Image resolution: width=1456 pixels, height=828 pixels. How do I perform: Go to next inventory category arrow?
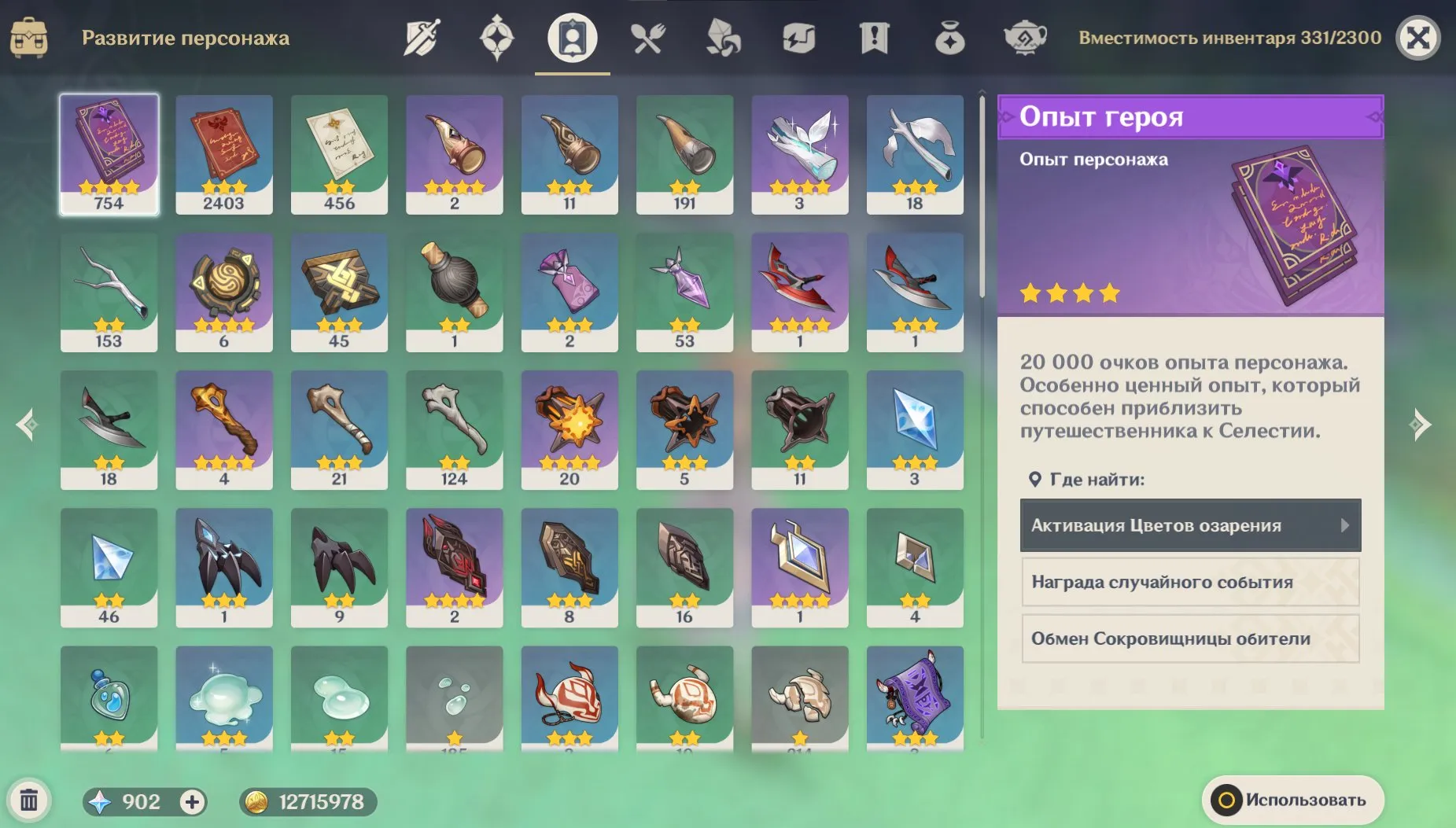1421,425
